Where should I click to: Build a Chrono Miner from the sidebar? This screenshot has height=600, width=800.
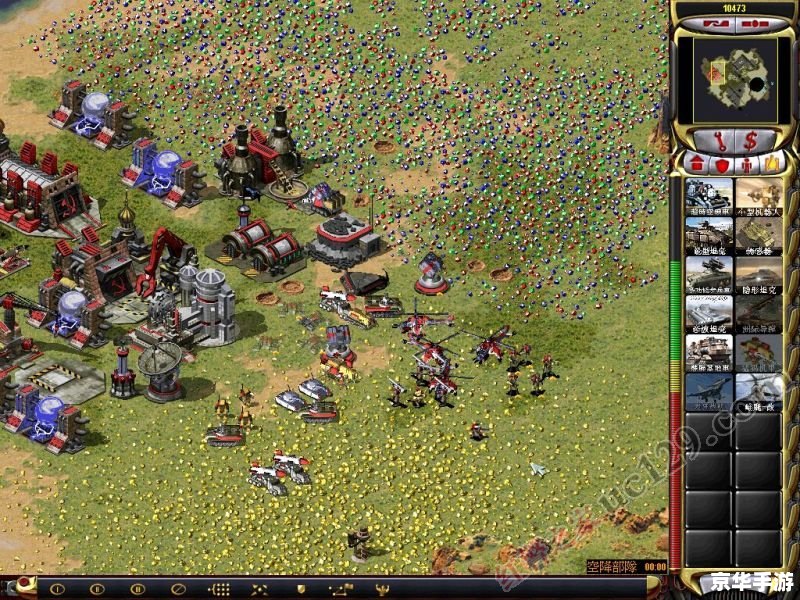click(708, 195)
